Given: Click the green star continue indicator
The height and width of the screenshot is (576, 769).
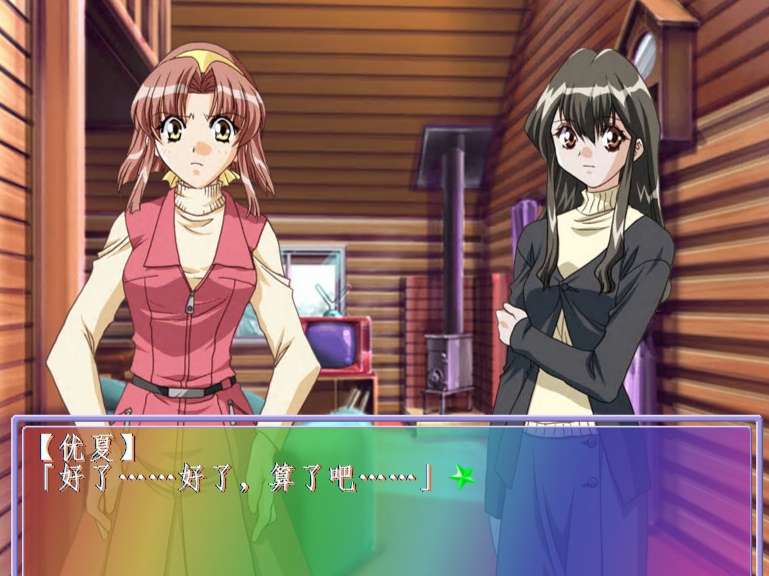Looking at the screenshot, I should point(461,478).
